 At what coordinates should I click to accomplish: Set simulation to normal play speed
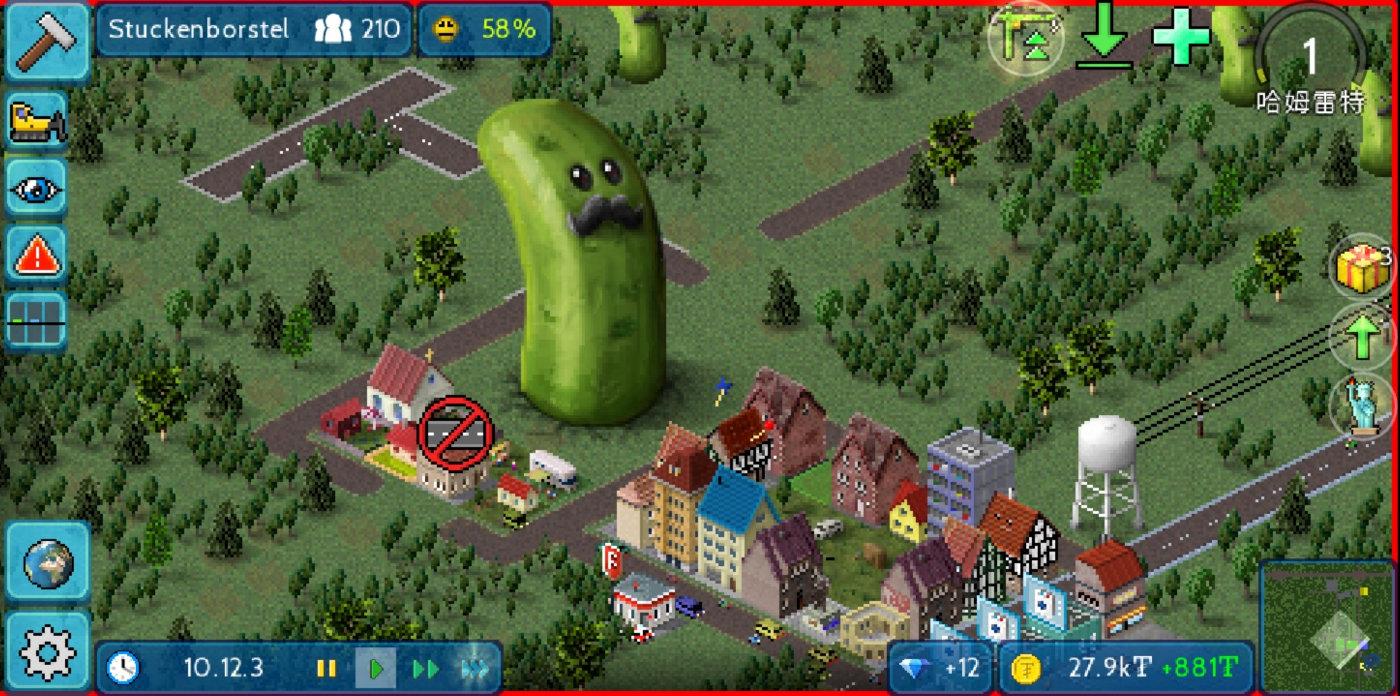[376, 668]
